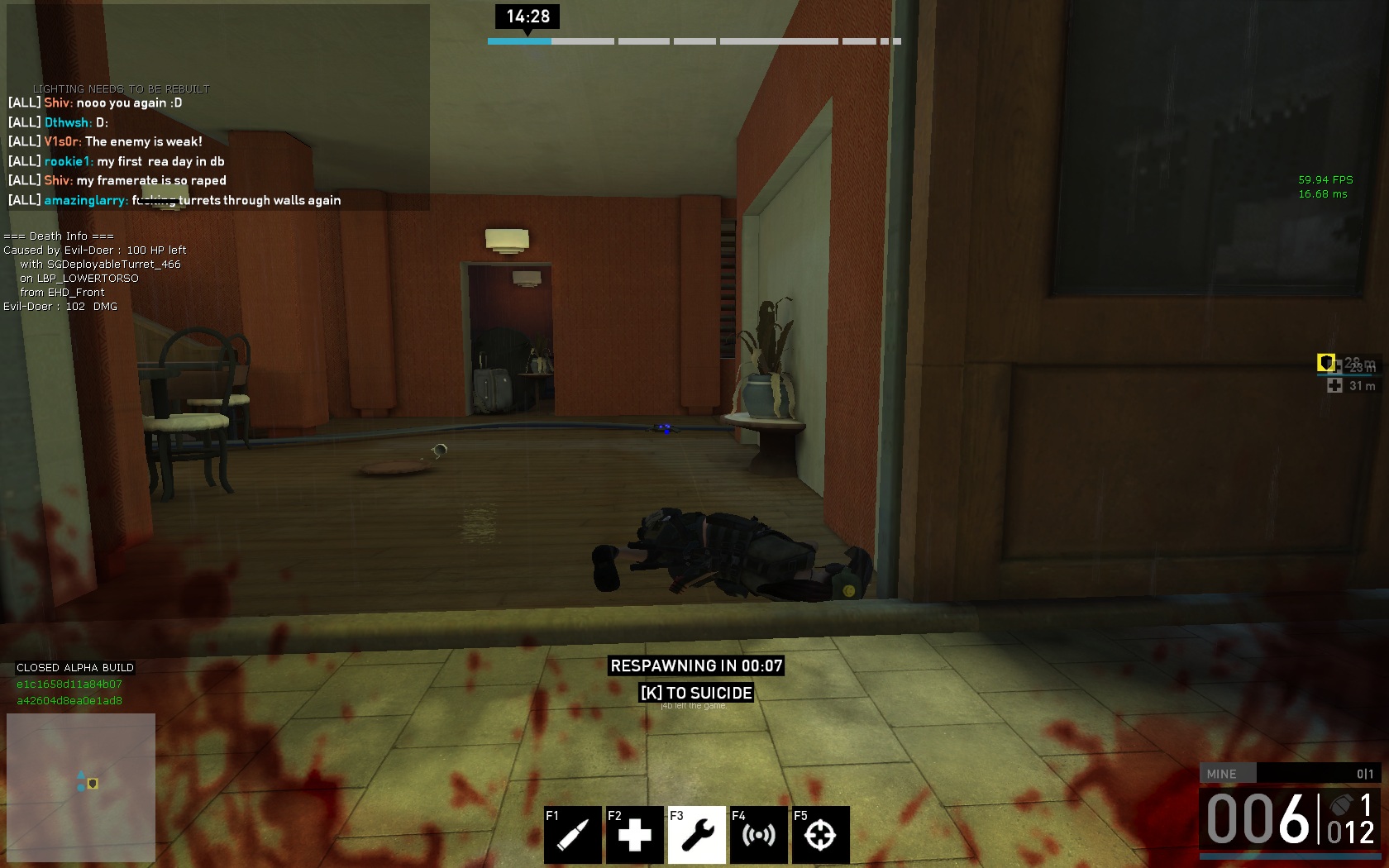This screenshot has width=1389, height=868.
Task: Click the yellow shield objective marker
Action: click(x=1325, y=362)
